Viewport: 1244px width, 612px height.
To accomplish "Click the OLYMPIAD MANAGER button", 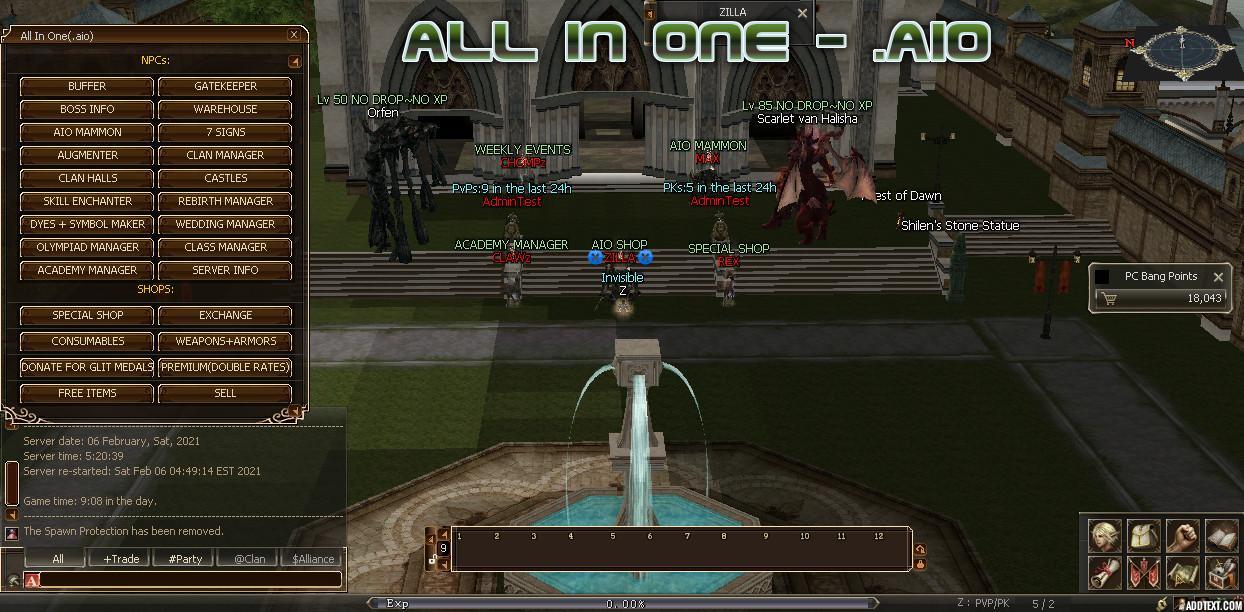I will pyautogui.click(x=87, y=247).
